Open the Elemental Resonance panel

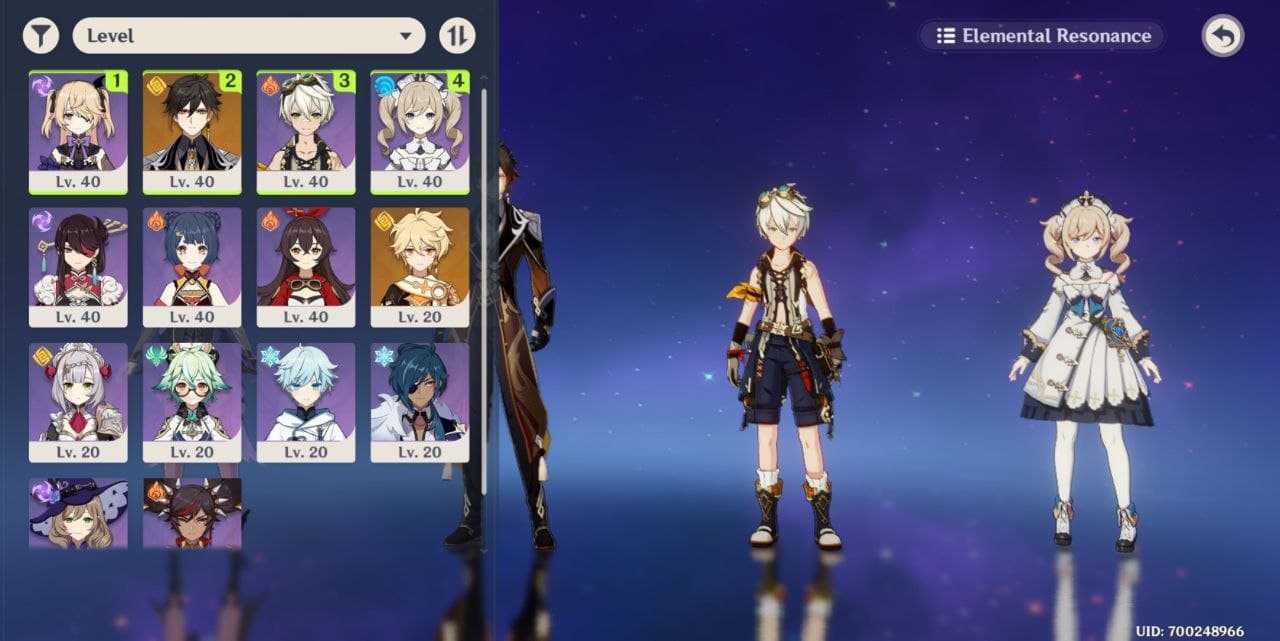1042,36
